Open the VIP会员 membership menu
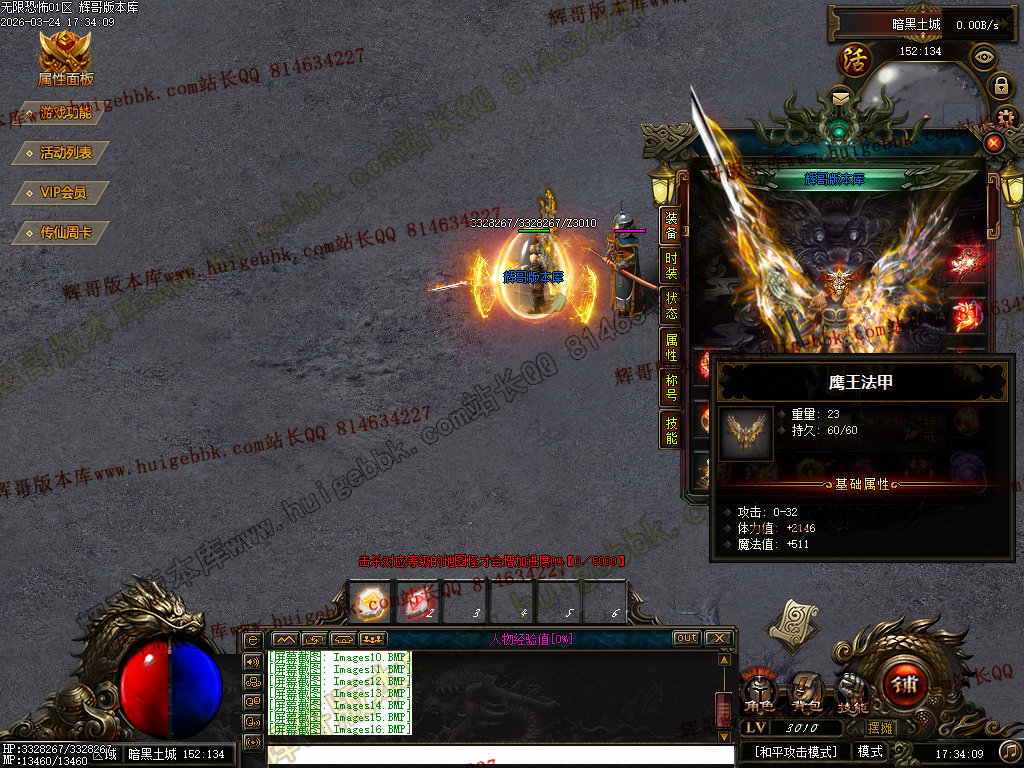Screen dimensions: 1024x768 (60, 193)
